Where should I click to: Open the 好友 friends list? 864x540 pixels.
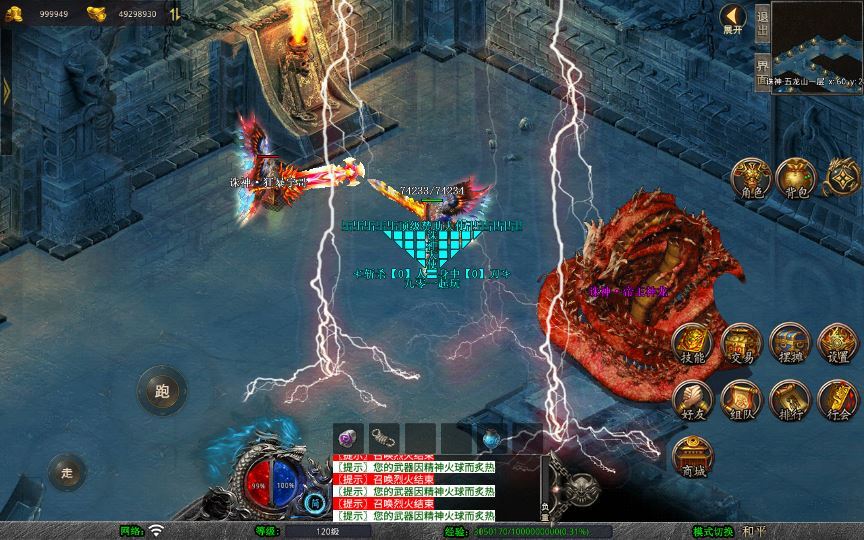(692, 399)
